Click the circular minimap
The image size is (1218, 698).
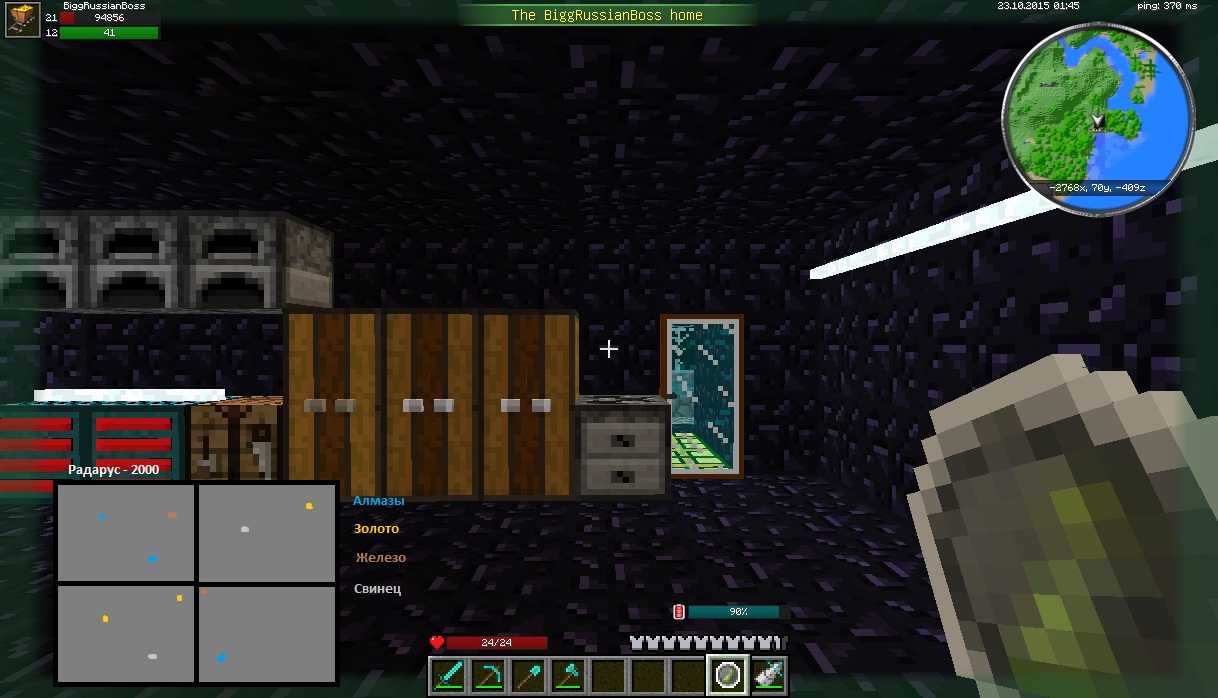coord(1098,120)
